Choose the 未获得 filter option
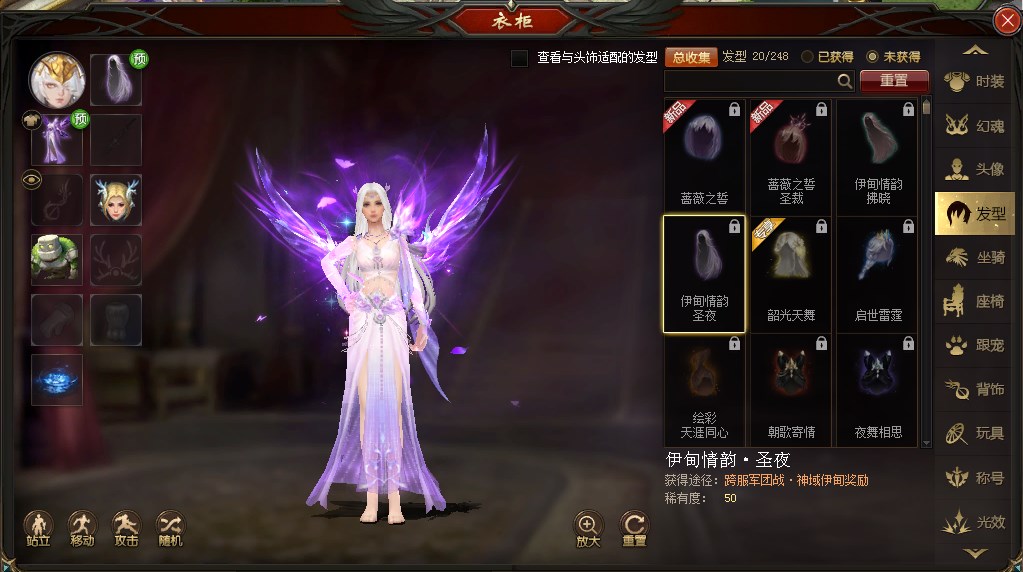The image size is (1023, 572). coord(872,58)
